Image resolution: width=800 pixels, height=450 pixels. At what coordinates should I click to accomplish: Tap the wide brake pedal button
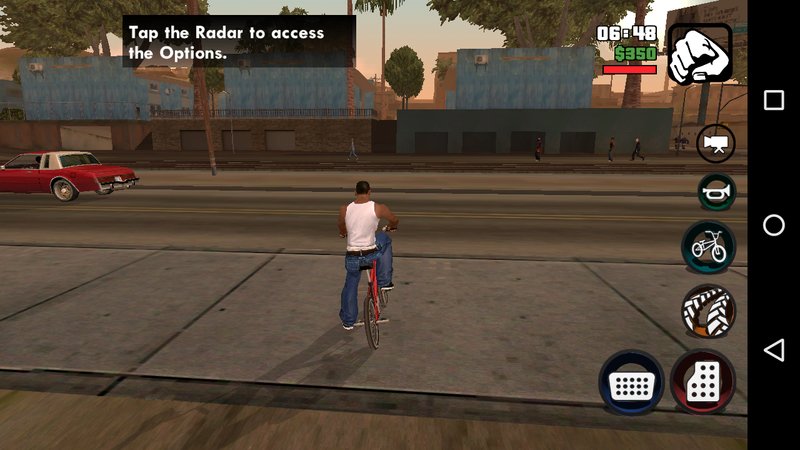pyautogui.click(x=631, y=383)
